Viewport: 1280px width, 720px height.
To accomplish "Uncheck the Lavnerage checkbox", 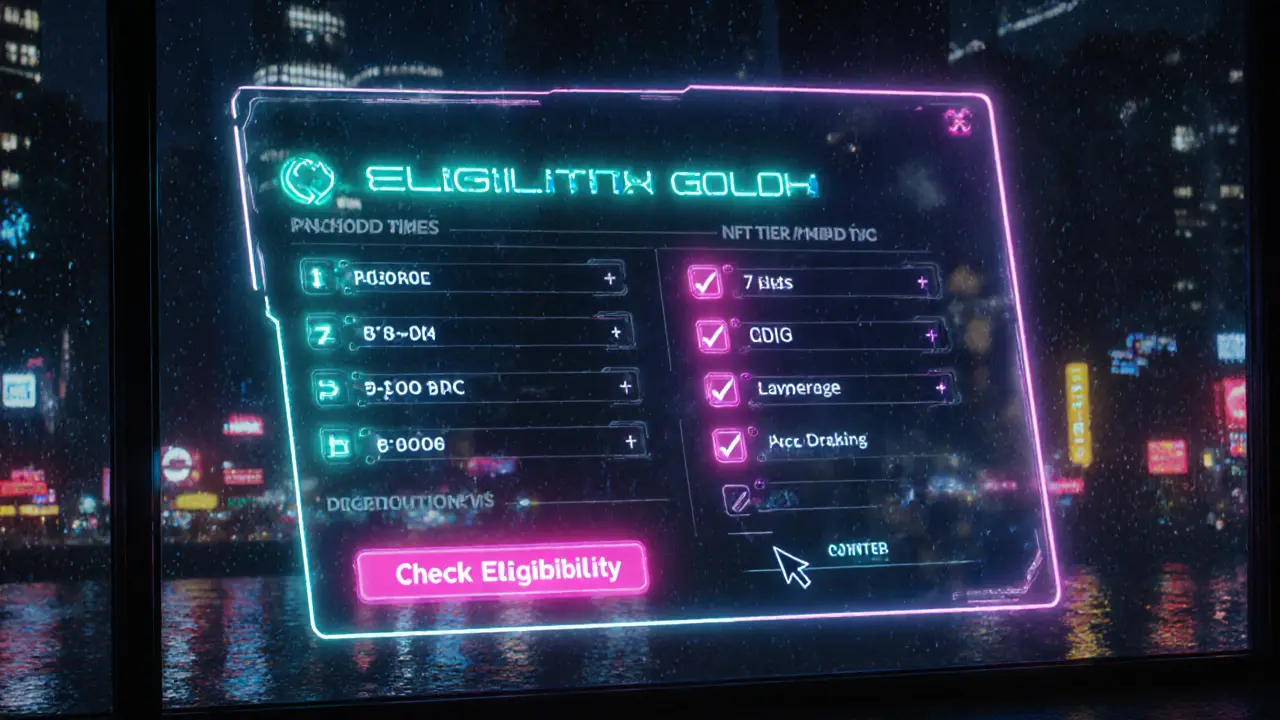I will (721, 389).
